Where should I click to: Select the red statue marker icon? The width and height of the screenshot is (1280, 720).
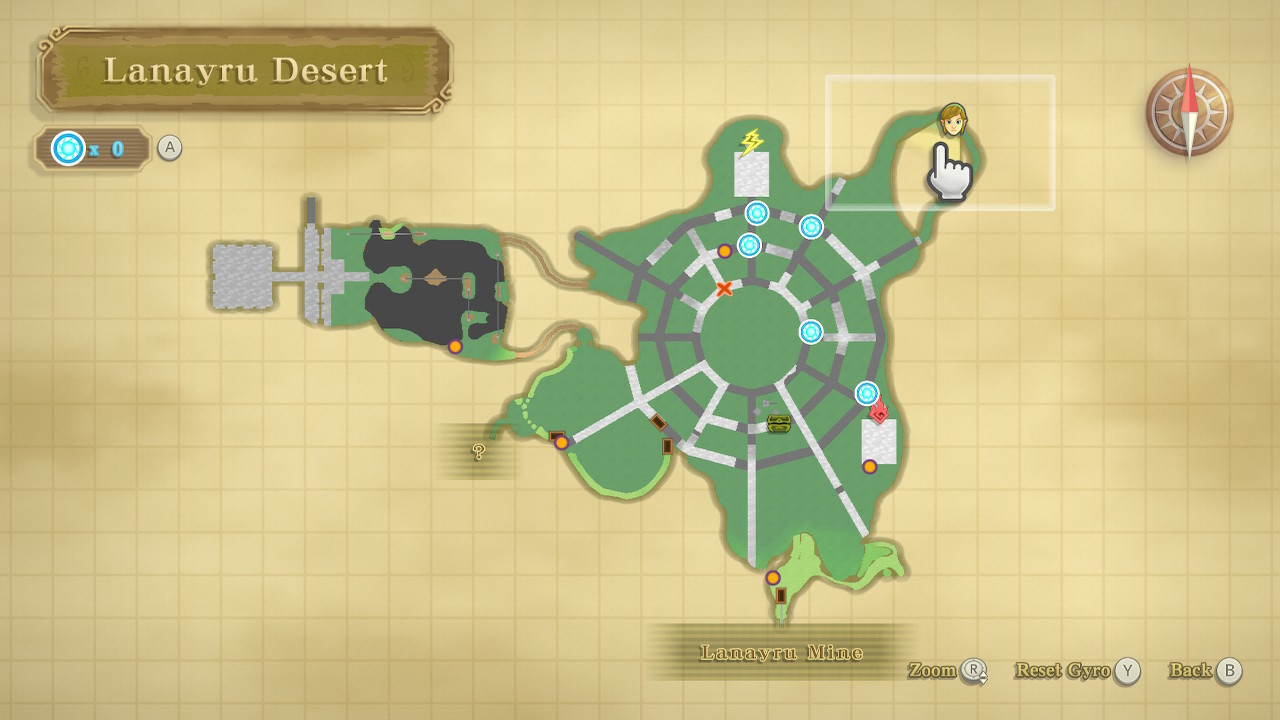879,411
